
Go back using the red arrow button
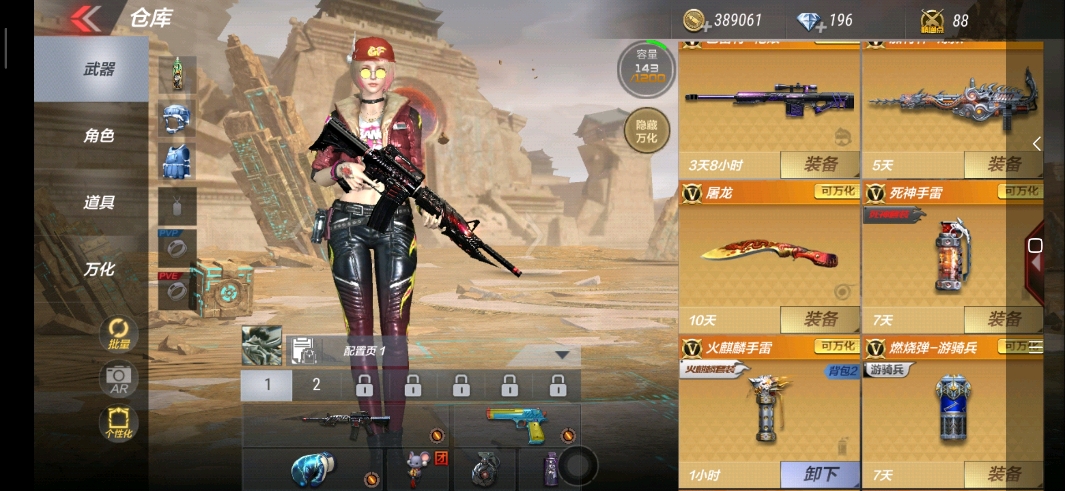point(85,18)
